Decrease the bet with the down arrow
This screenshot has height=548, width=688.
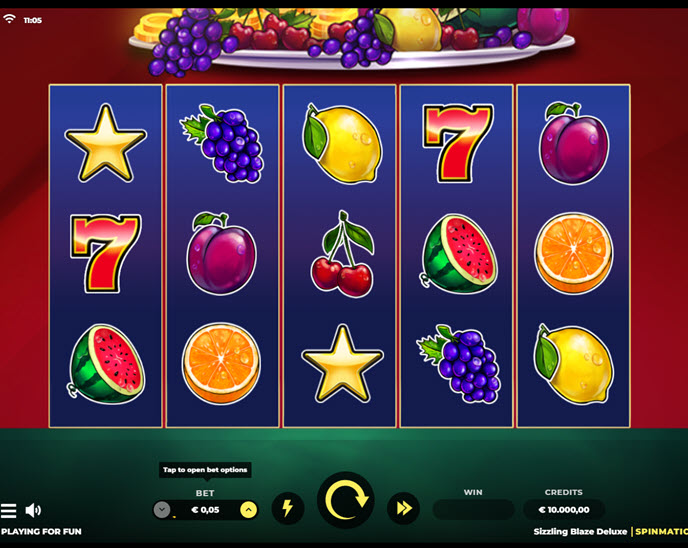click(x=162, y=510)
